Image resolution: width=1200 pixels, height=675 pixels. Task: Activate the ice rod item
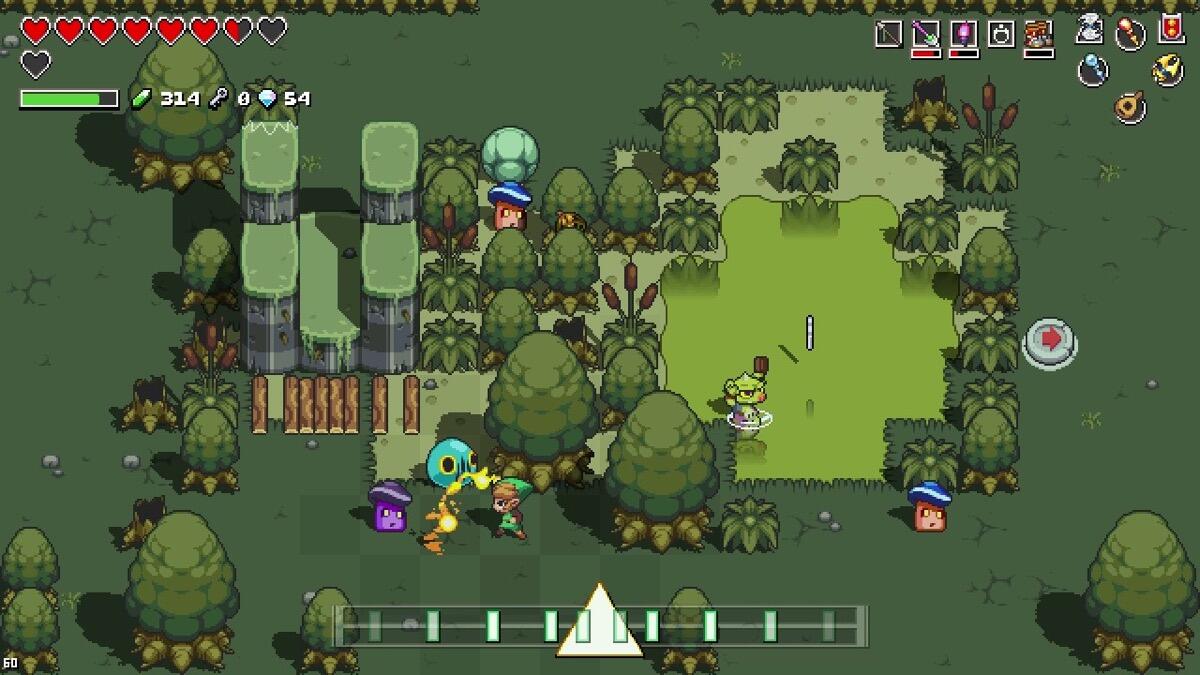[x=1092, y=69]
